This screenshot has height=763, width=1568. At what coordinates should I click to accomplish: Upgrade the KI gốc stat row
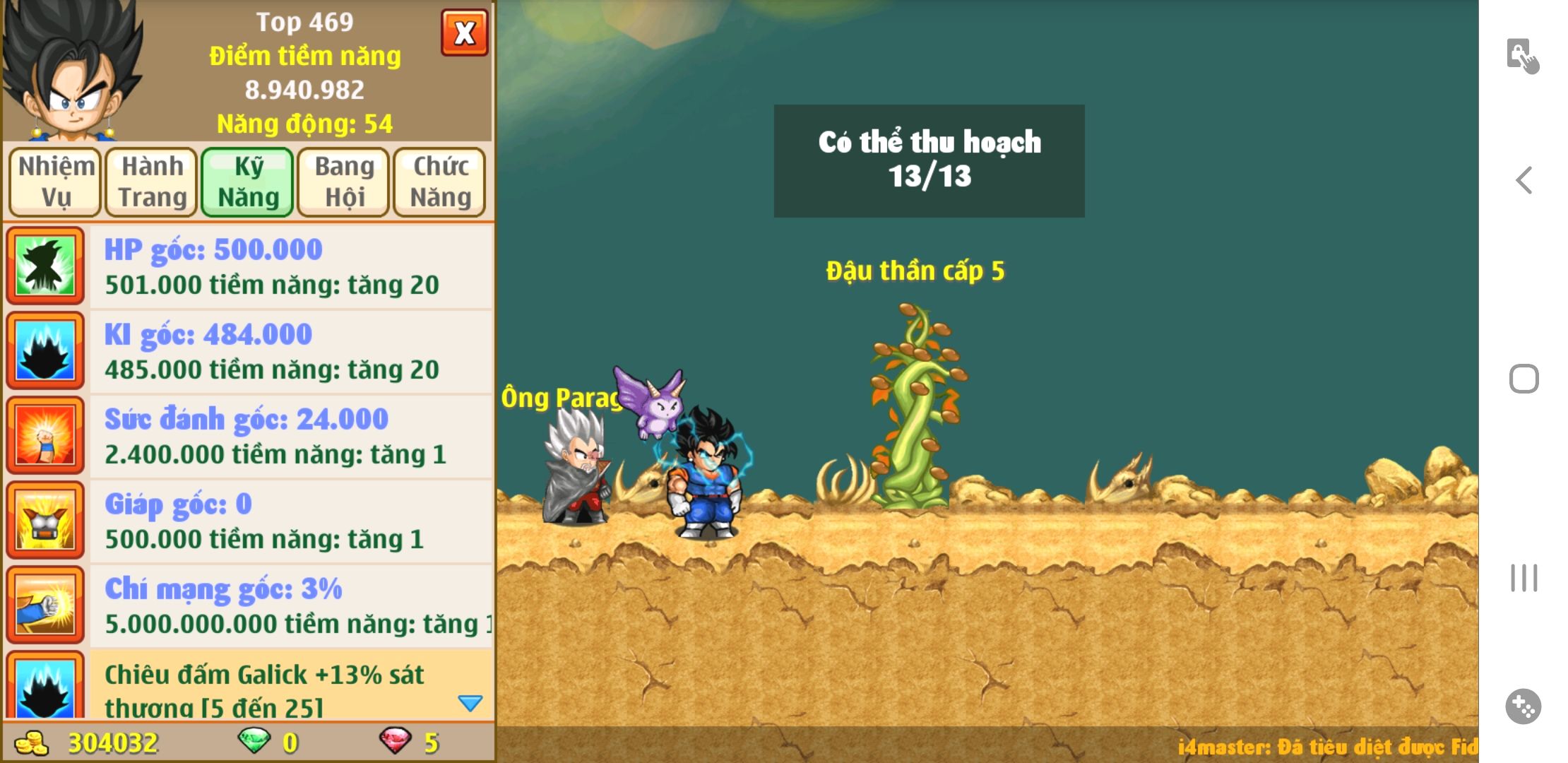click(x=290, y=351)
